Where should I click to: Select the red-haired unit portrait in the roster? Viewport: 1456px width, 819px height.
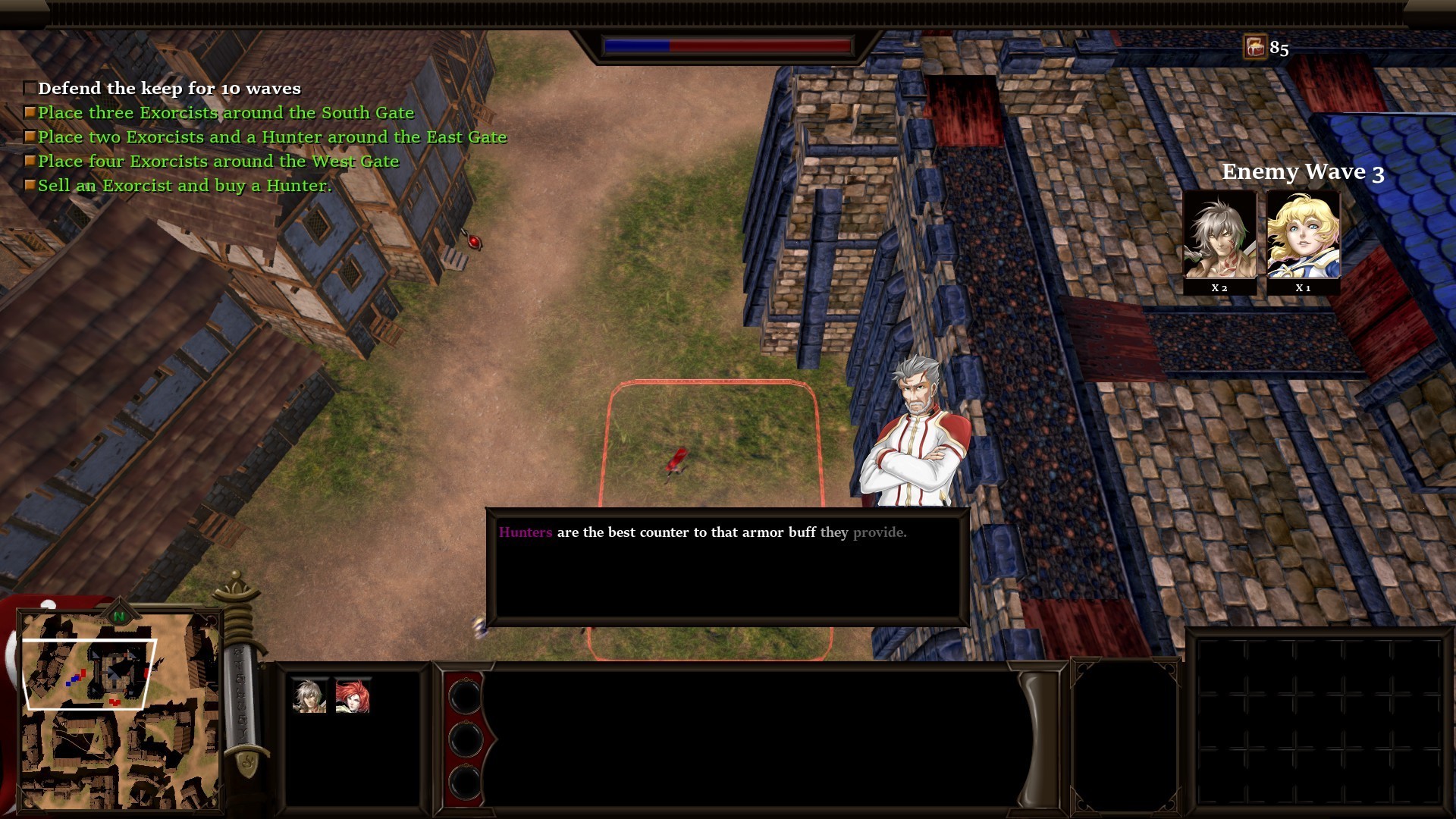pyautogui.click(x=353, y=696)
